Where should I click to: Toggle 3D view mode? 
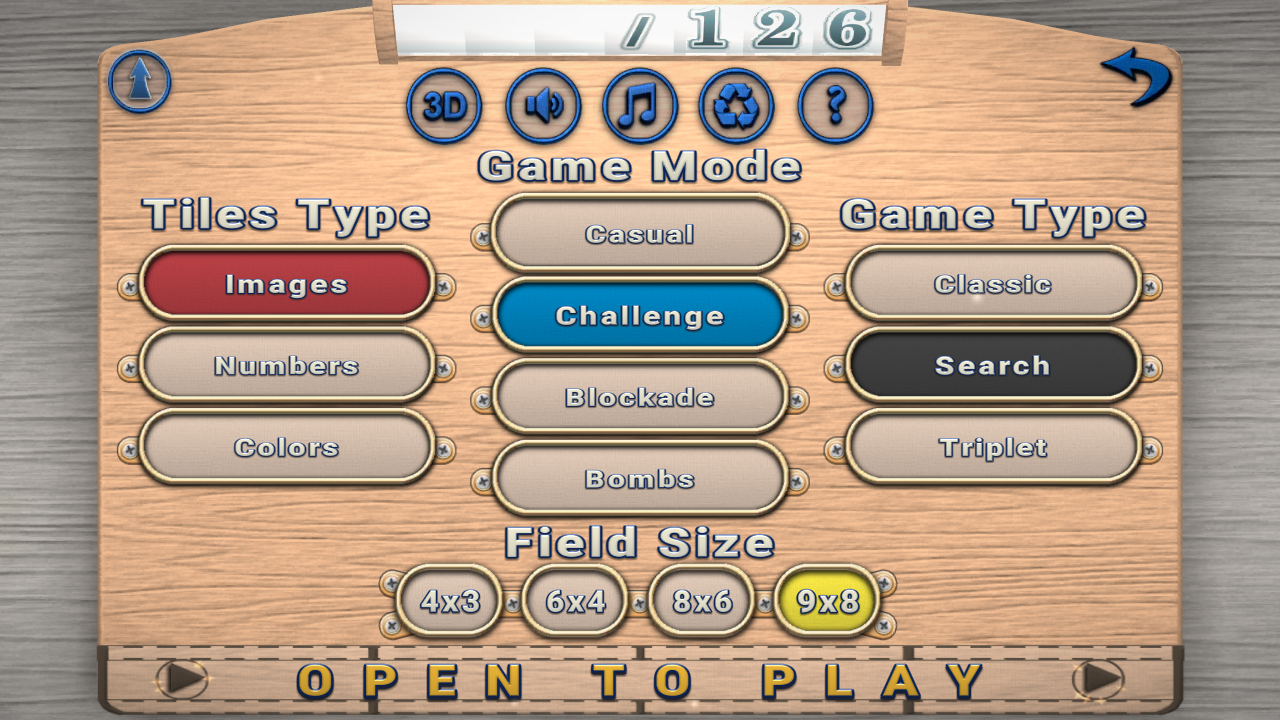coord(445,106)
